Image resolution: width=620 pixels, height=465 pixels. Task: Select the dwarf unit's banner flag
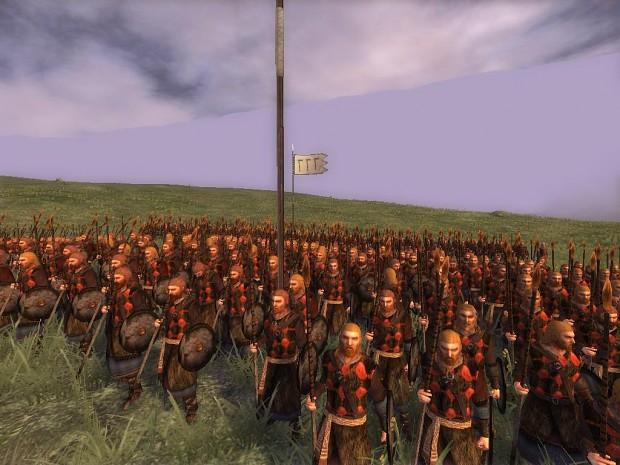pos(310,164)
